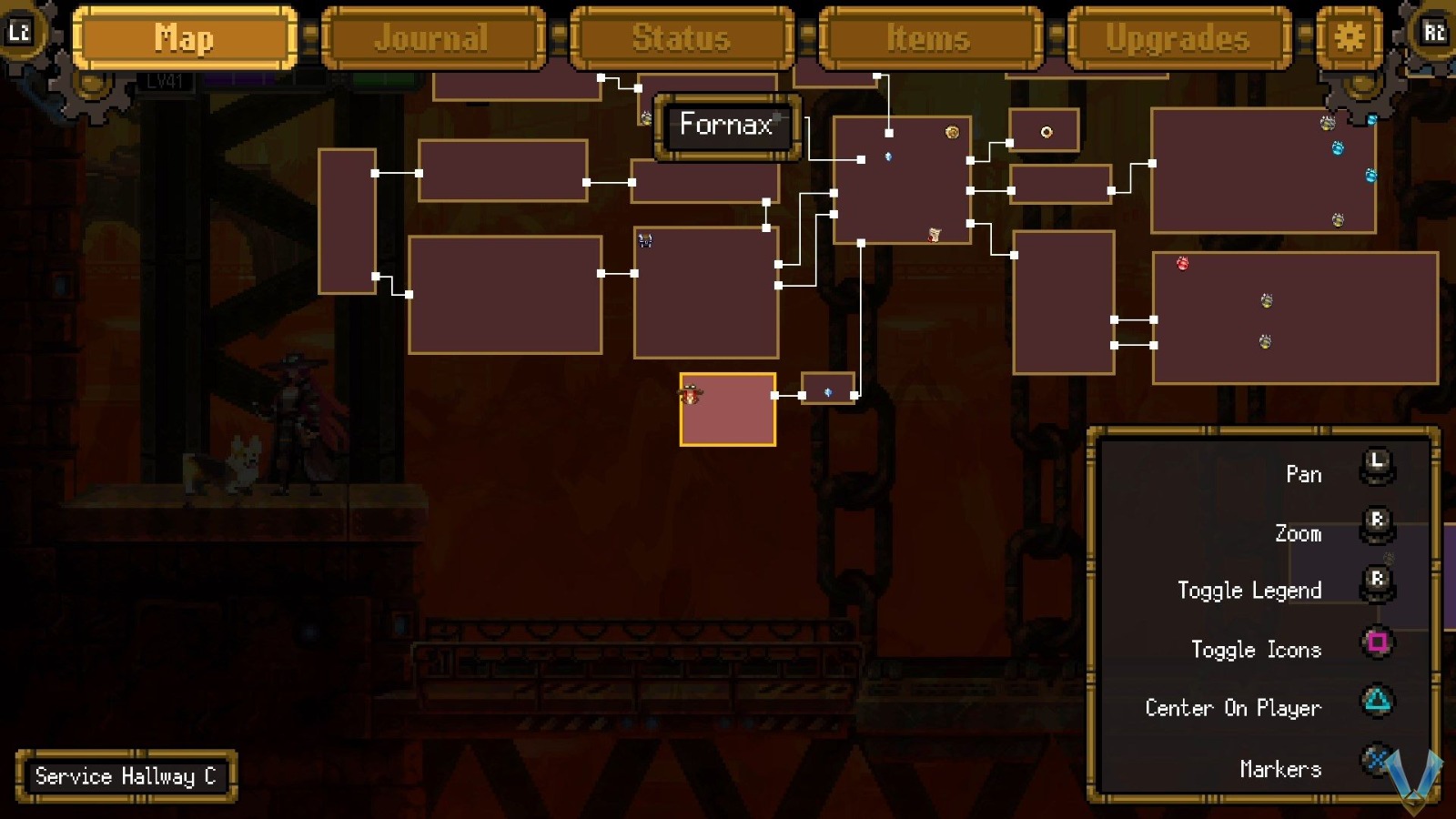The image size is (1456, 819).
Task: Switch to the Status tab
Action: pyautogui.click(x=681, y=38)
